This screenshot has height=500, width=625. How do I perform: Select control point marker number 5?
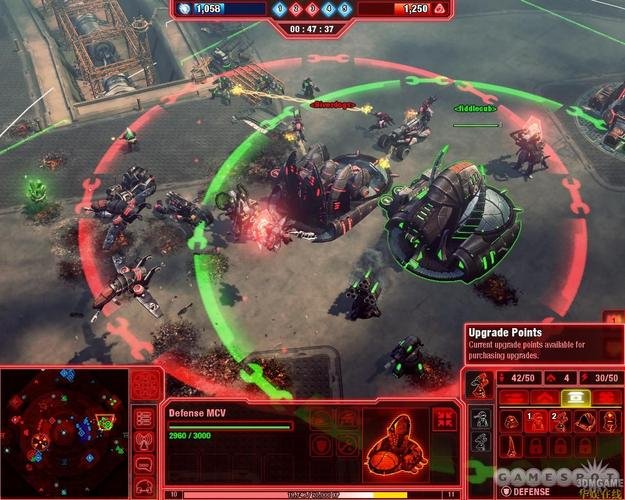coord(345,9)
